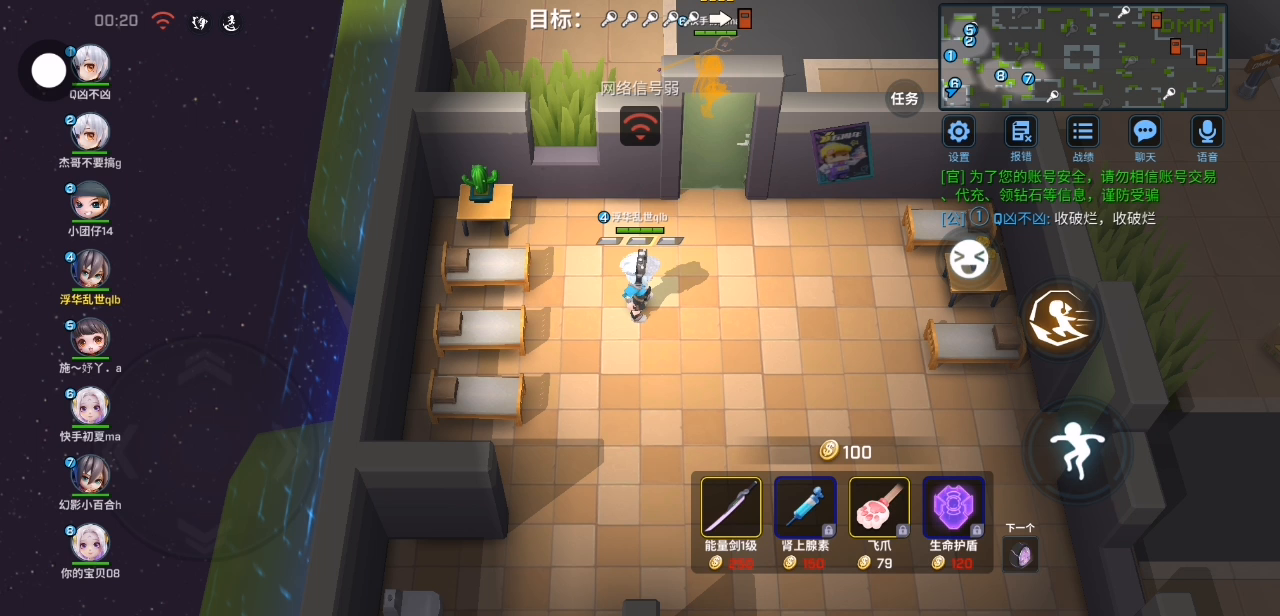The height and width of the screenshot is (616, 1280).
Task: Select the 肾上腺素 syringe item
Action: coord(805,507)
